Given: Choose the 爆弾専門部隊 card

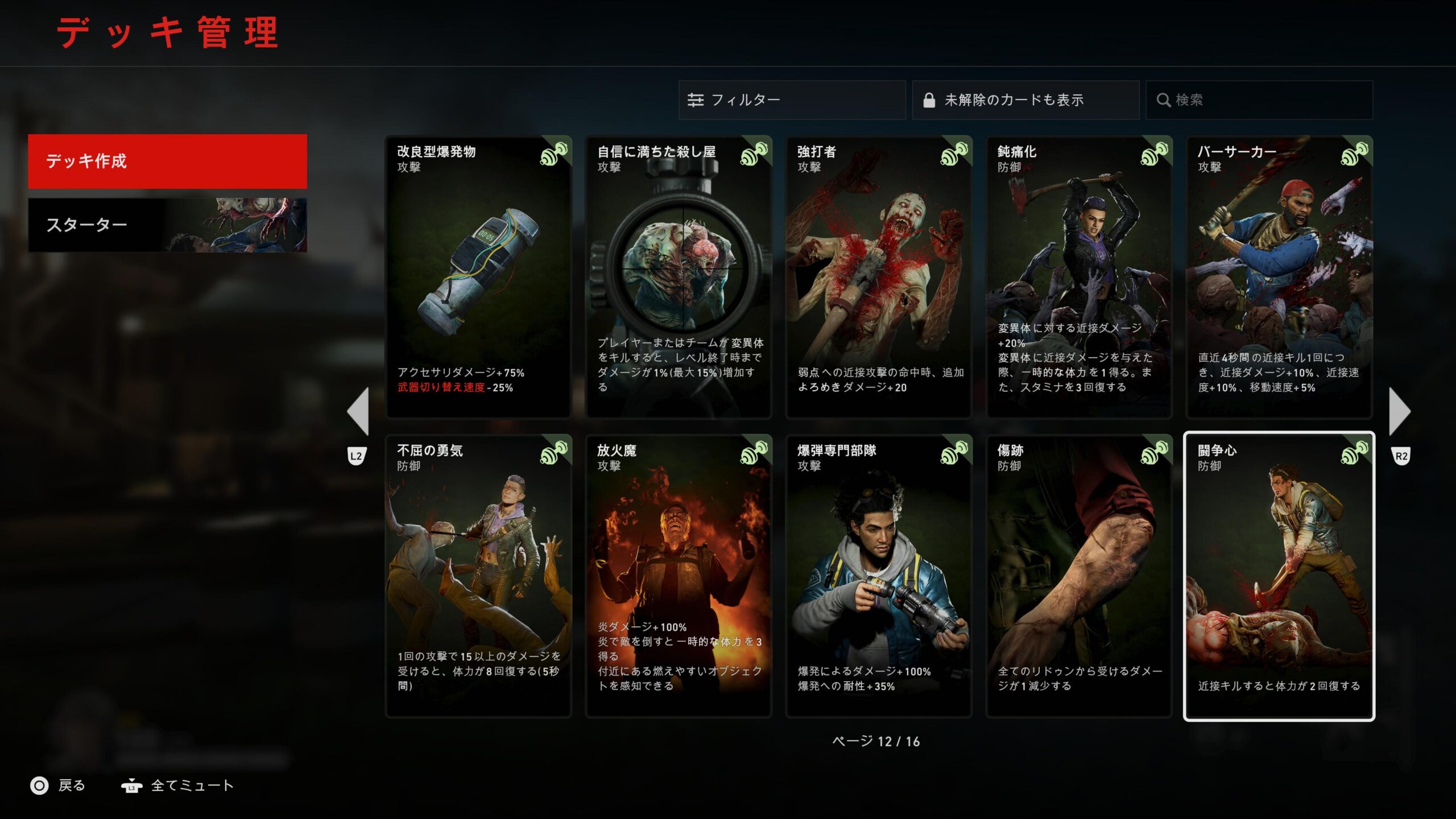Looking at the screenshot, I should [879, 576].
